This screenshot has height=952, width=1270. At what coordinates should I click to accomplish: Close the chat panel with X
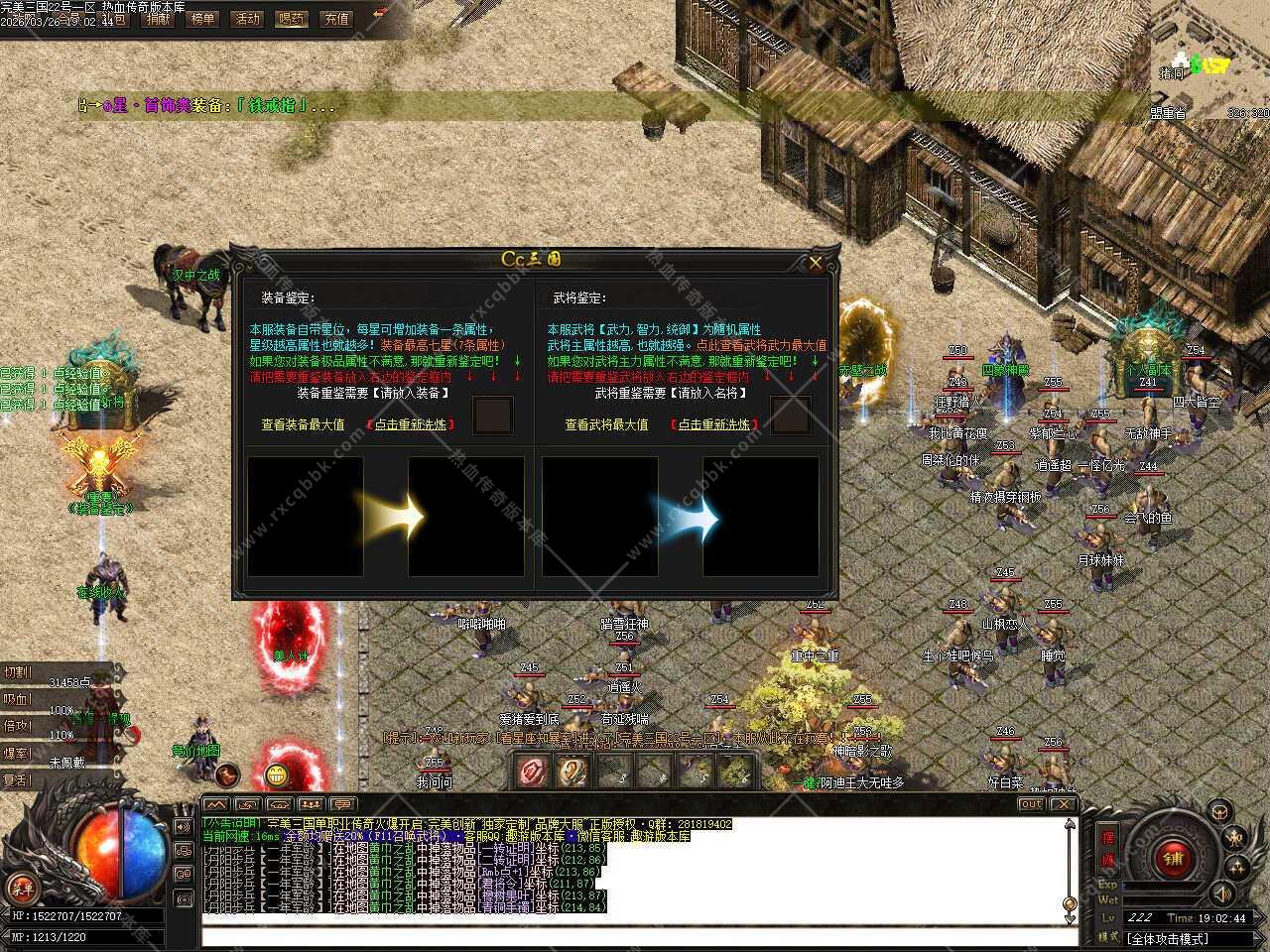[1063, 804]
